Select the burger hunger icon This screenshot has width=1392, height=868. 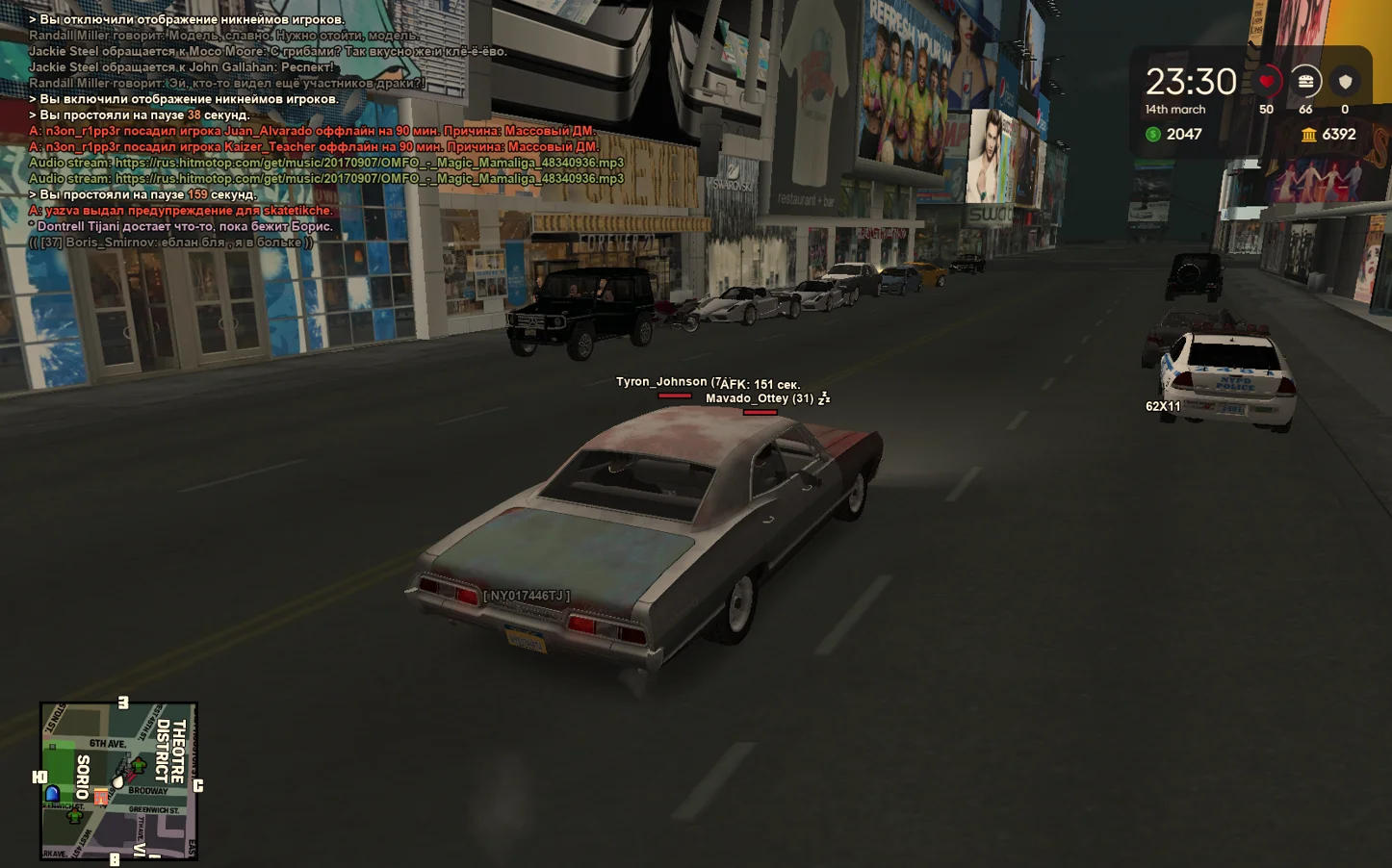[1305, 82]
